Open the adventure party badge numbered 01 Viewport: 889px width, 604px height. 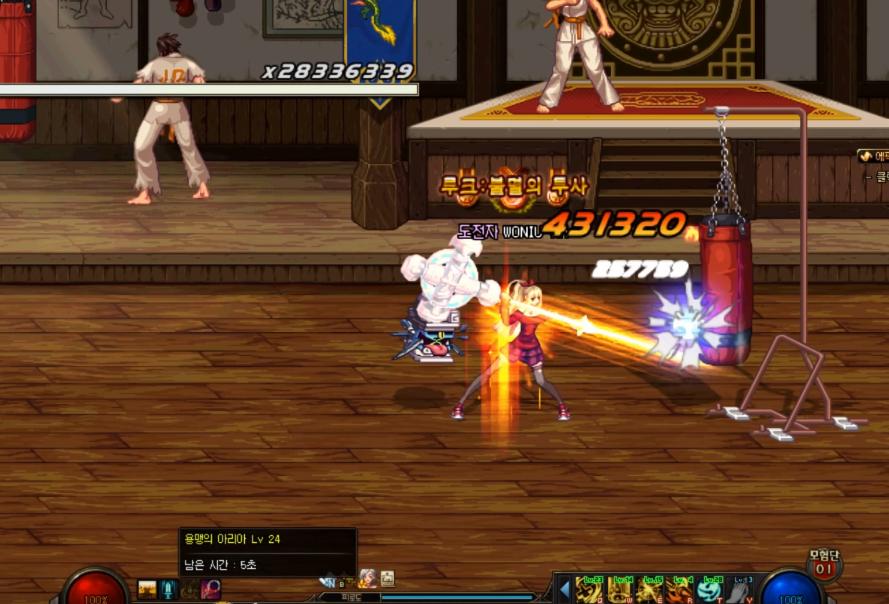(x=823, y=566)
